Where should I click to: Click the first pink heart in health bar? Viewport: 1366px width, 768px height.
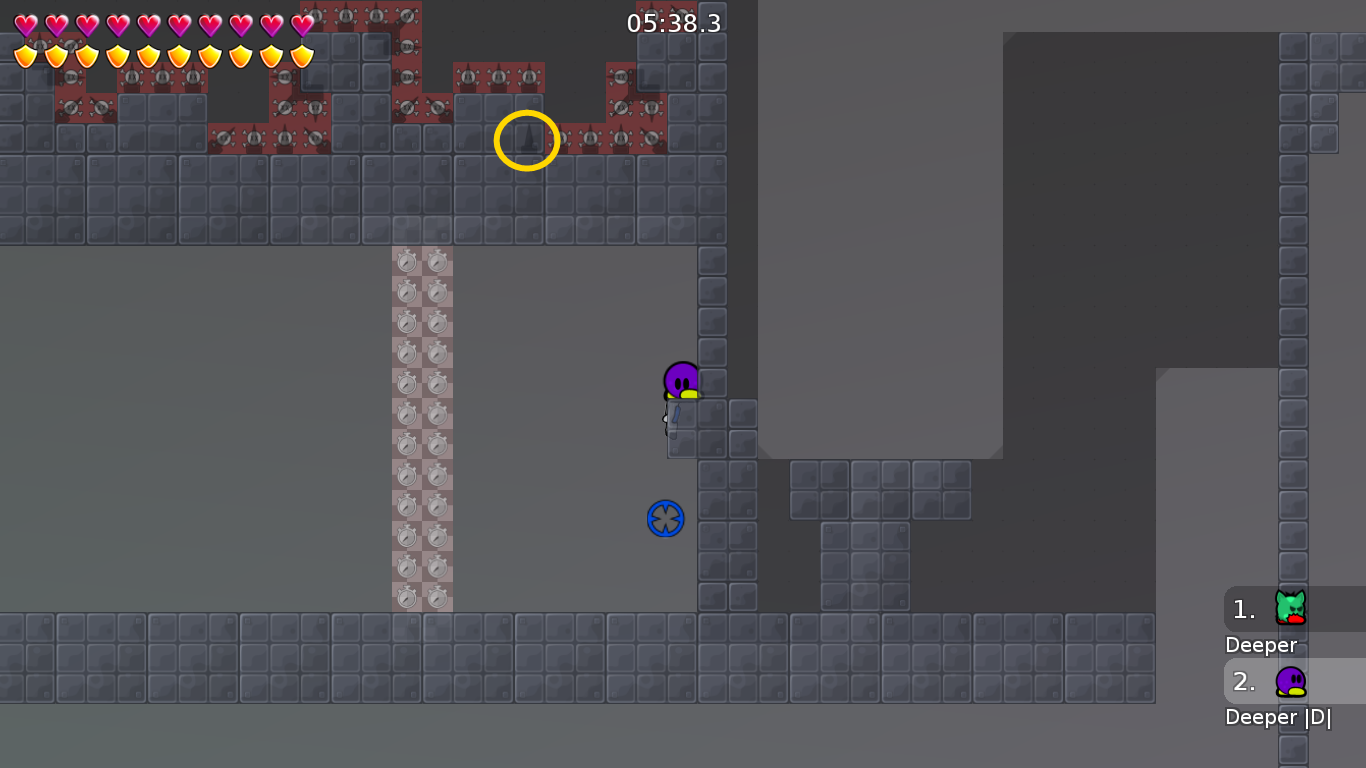(25, 22)
